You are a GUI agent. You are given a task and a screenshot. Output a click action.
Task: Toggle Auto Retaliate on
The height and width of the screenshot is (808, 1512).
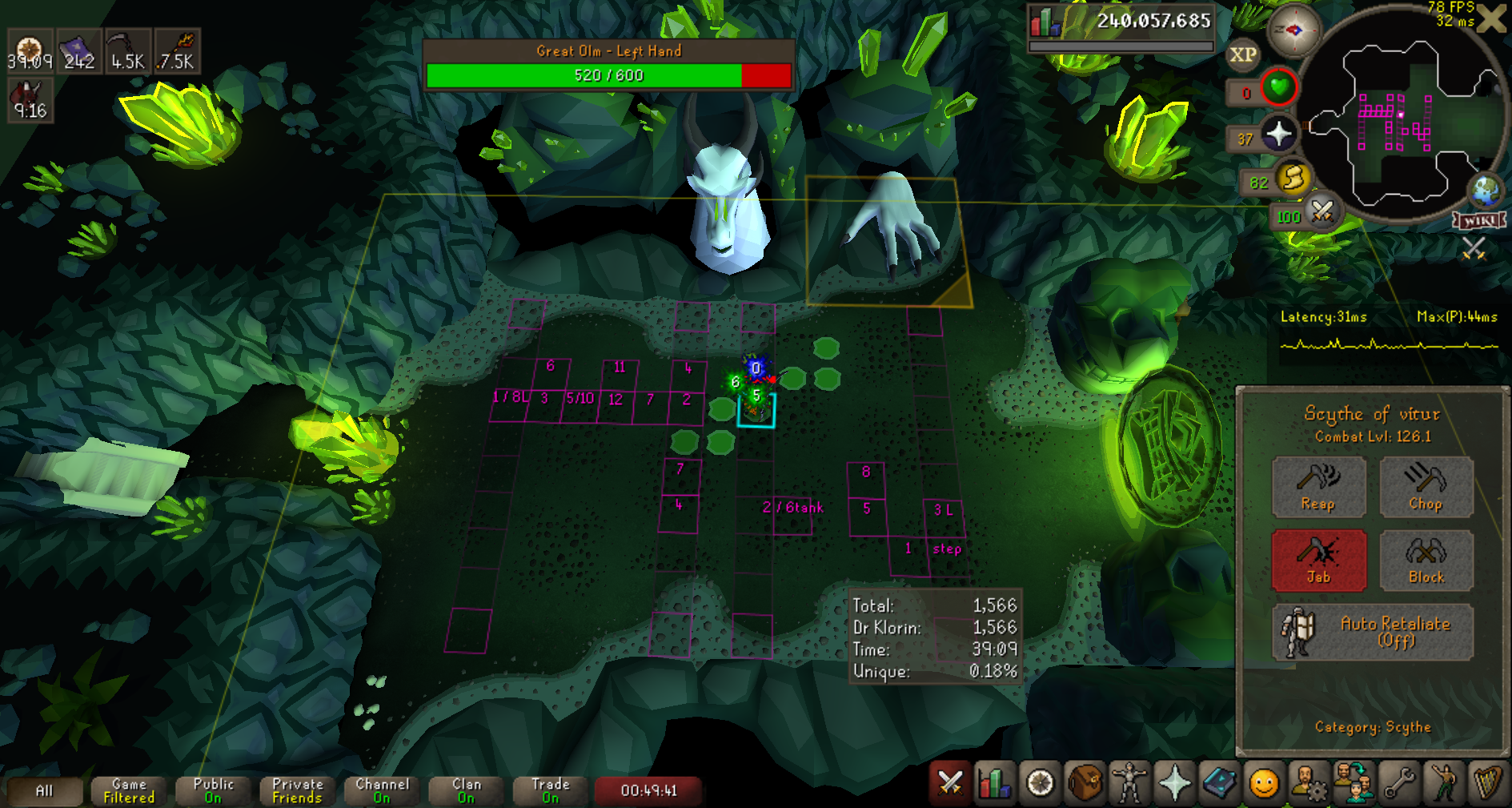1372,631
